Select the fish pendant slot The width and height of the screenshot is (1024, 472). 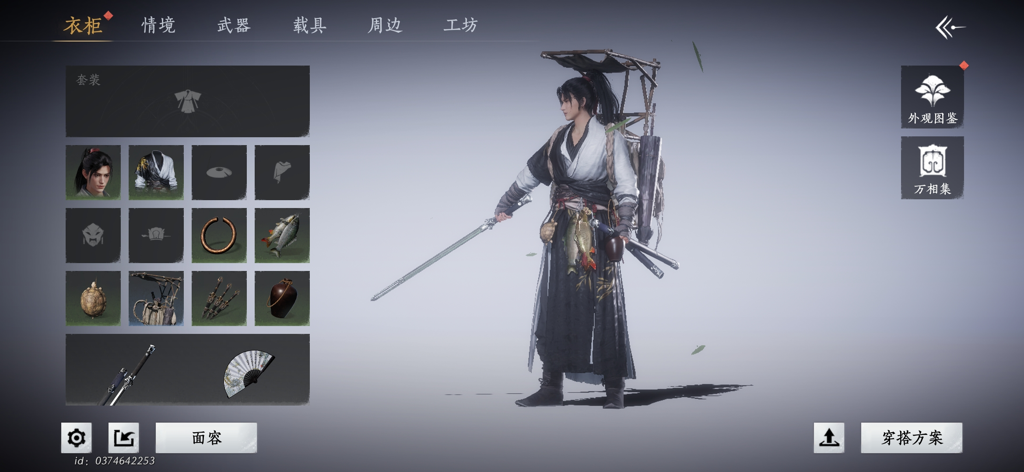coord(282,235)
